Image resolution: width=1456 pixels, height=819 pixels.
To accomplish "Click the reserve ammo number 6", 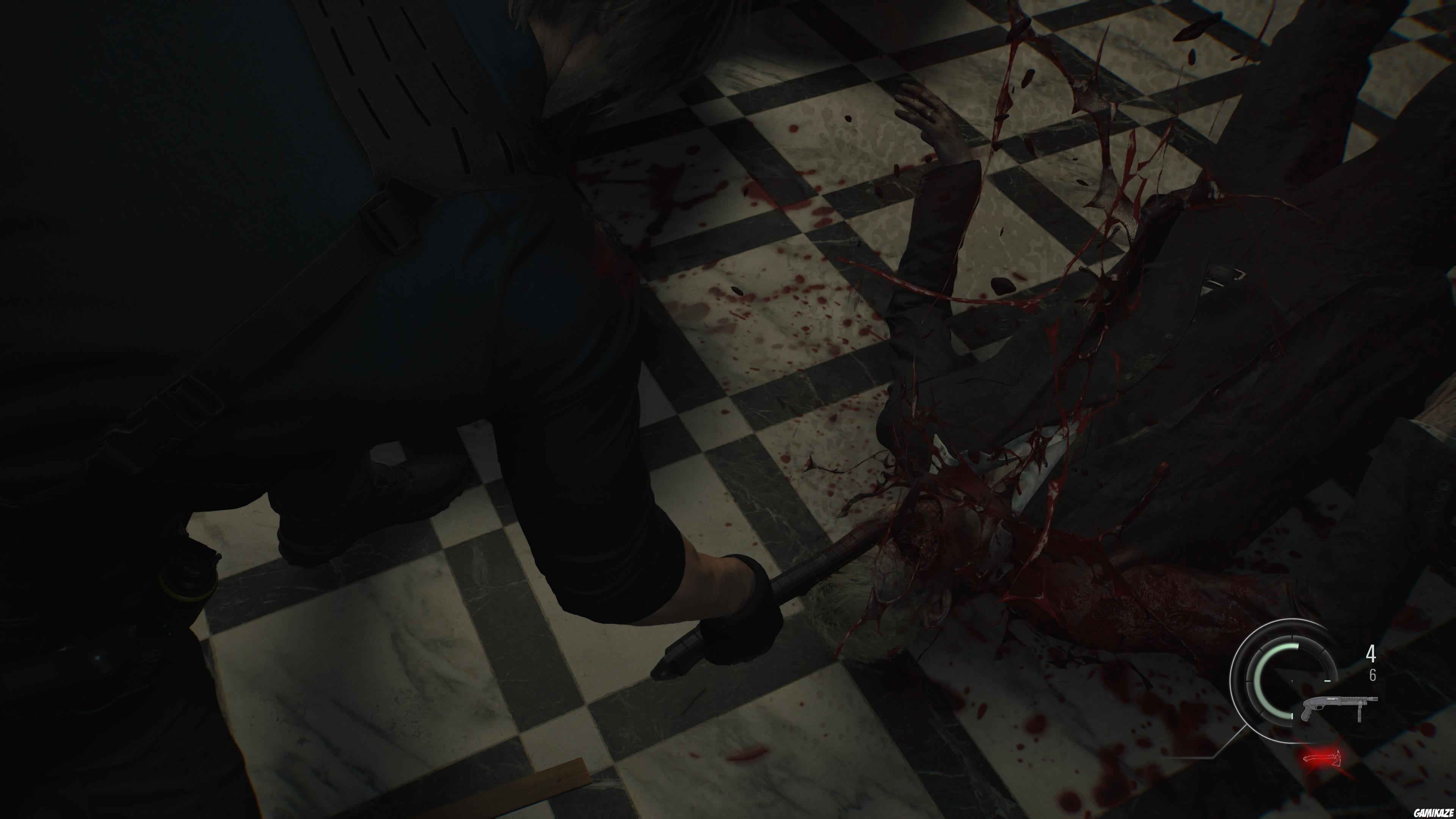I will coord(1373,675).
